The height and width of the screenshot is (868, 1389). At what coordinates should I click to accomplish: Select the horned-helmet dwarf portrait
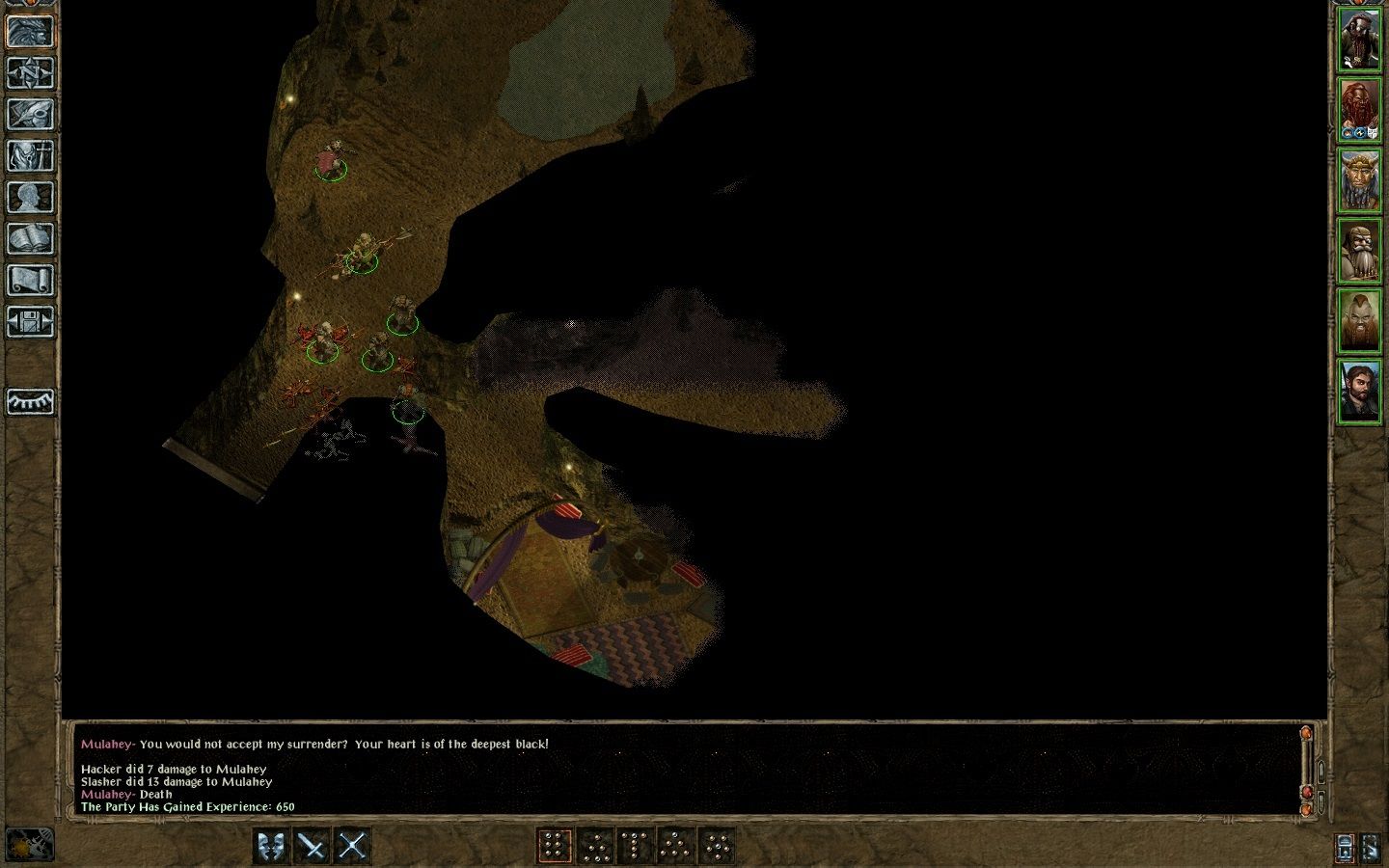(1359, 179)
